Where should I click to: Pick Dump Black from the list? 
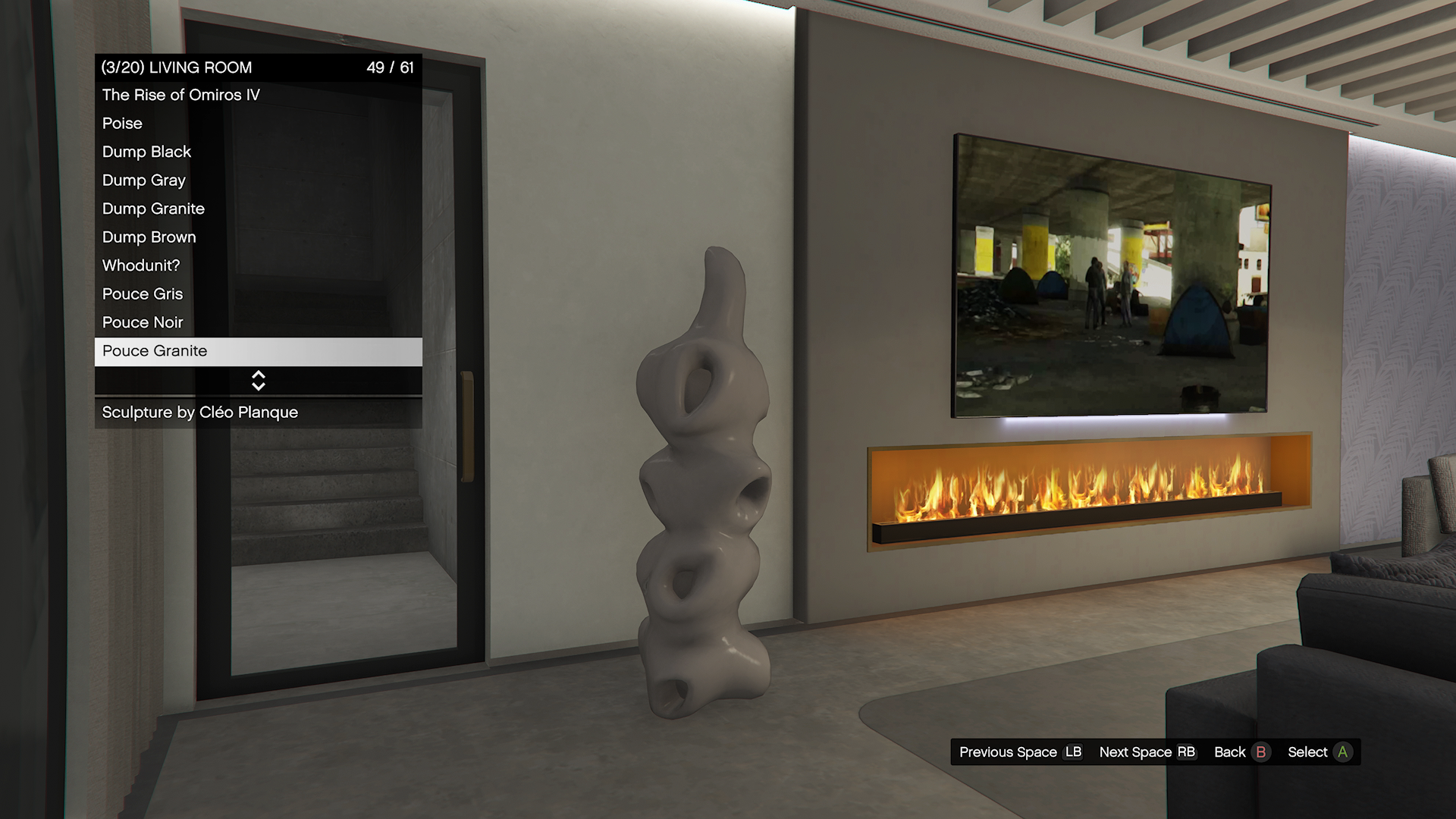click(x=147, y=152)
